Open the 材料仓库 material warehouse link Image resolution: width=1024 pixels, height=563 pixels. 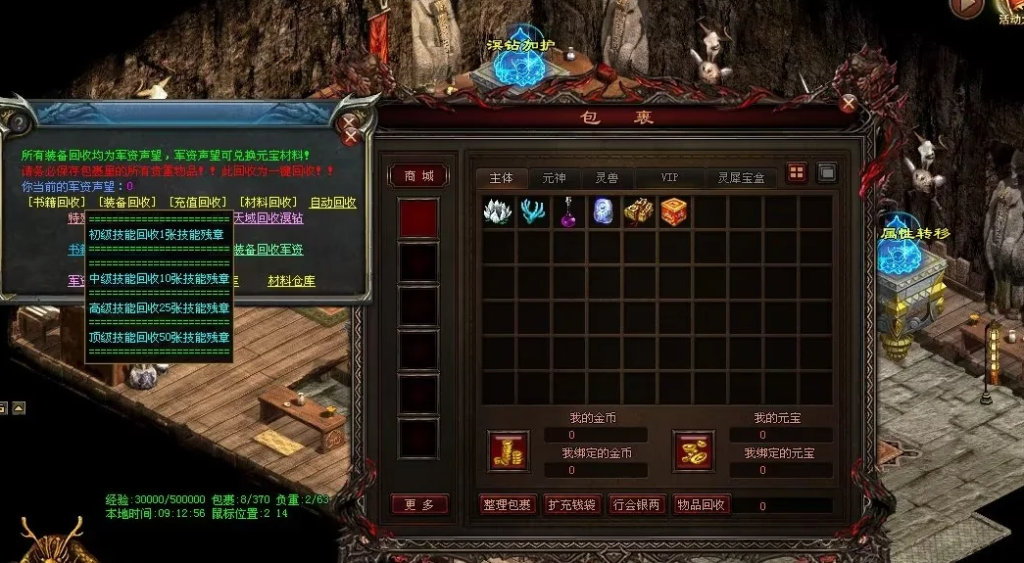(291, 281)
